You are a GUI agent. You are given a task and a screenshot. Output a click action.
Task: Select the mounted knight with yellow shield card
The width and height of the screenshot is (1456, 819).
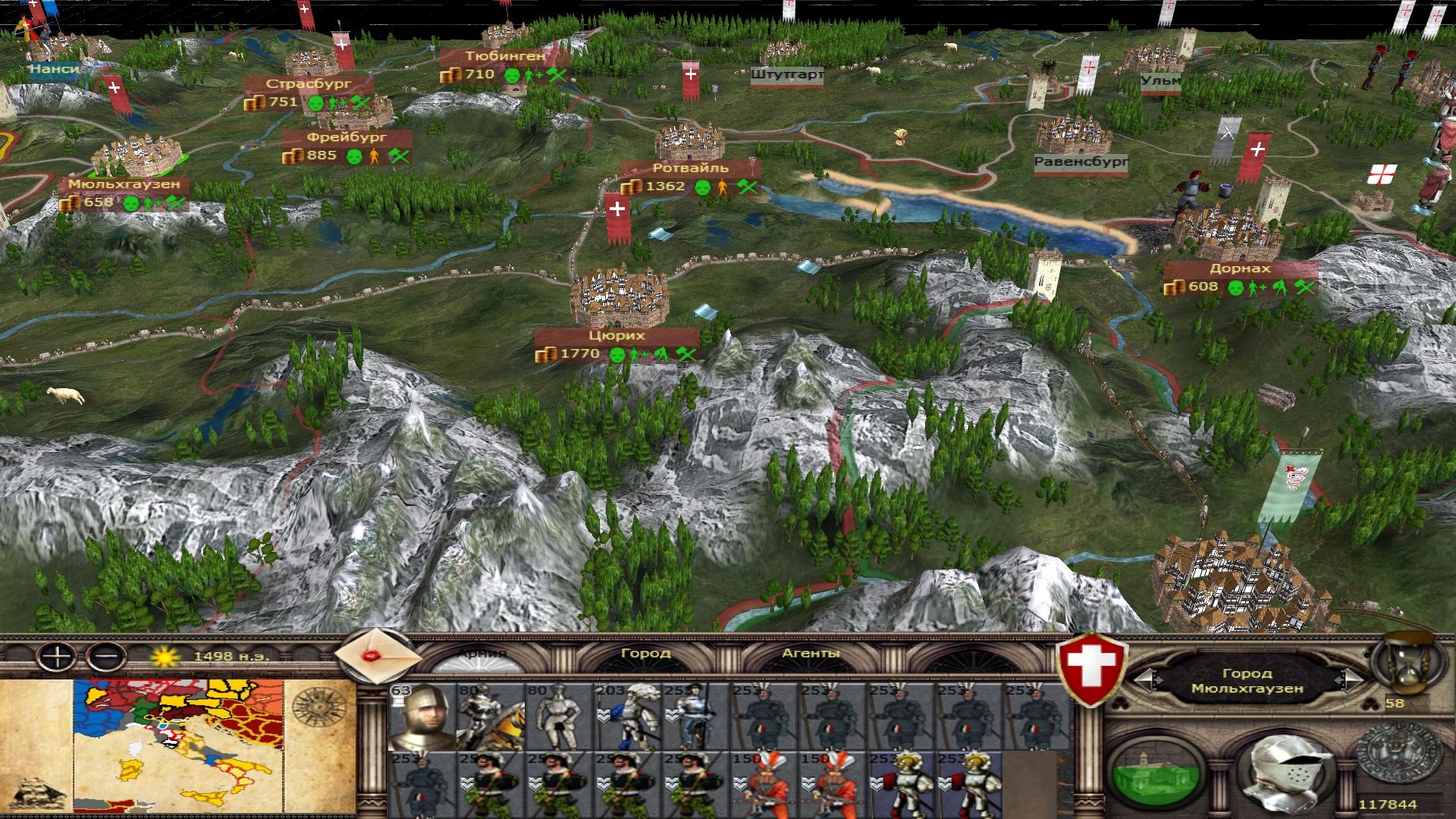490,717
